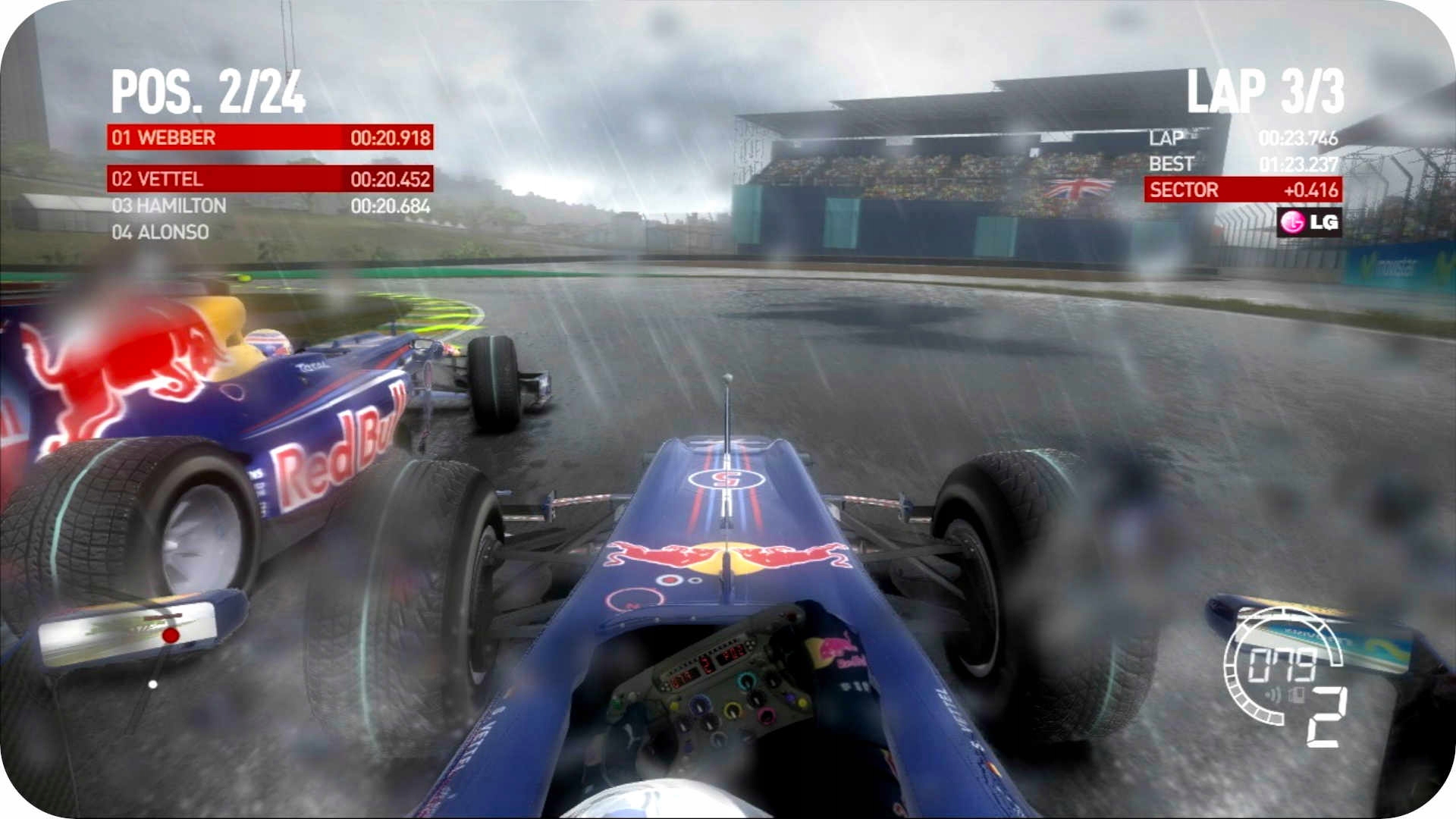Click the audio signal icon inside the rev dial
The width and height of the screenshot is (1456, 819).
[1272, 695]
